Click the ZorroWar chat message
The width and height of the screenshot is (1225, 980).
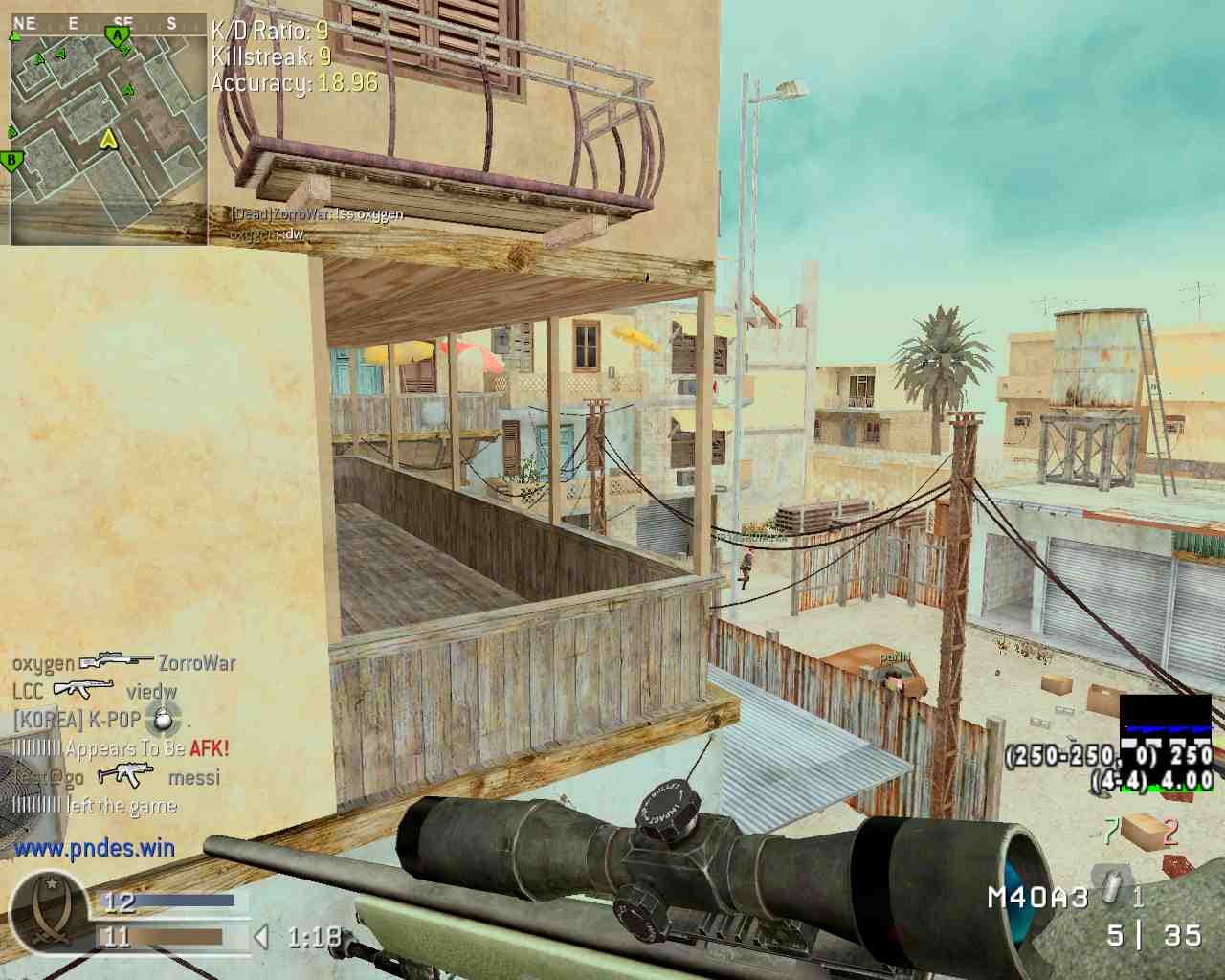point(316,214)
